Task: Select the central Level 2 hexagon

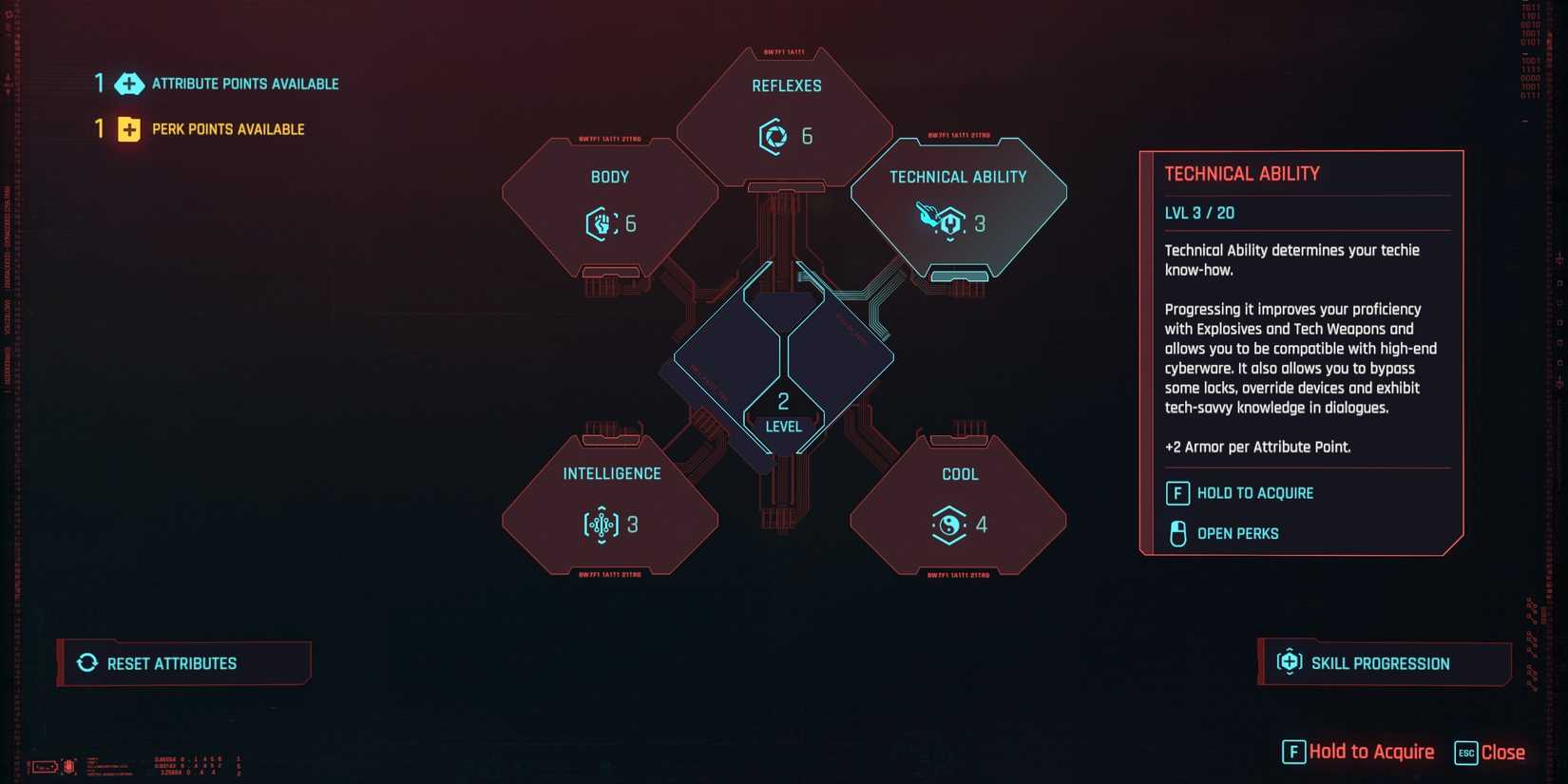Action: [x=783, y=409]
